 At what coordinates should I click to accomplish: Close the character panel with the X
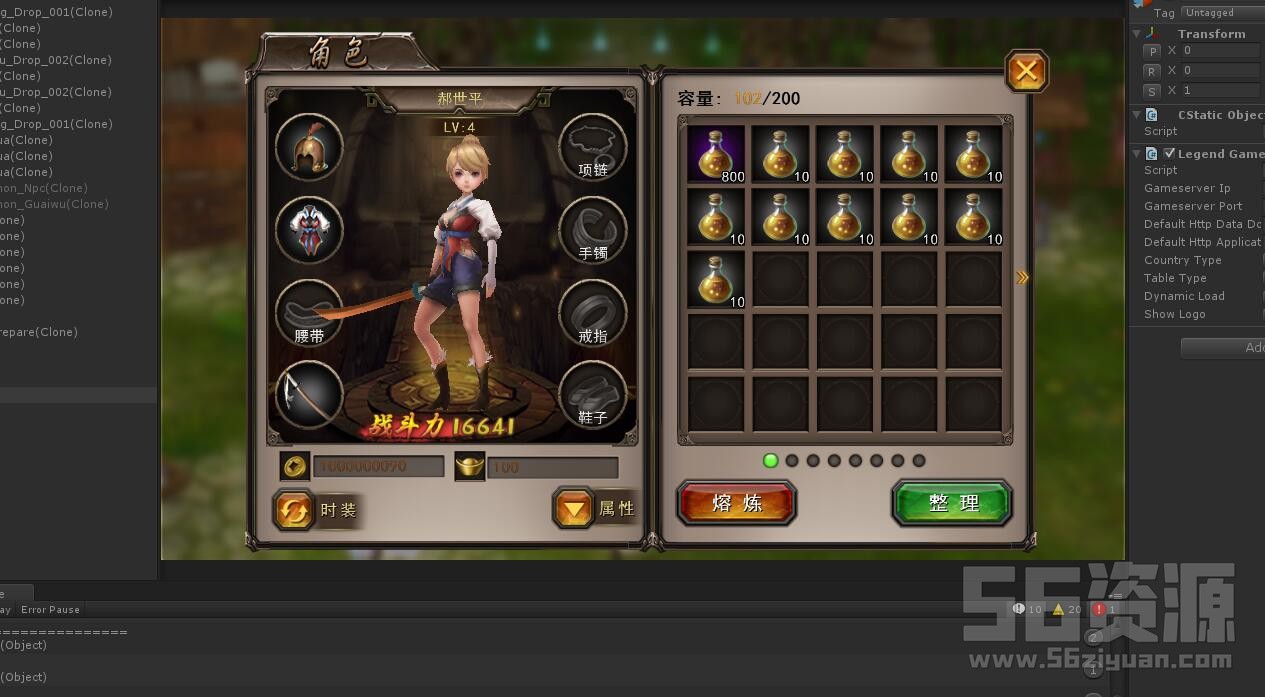1026,71
